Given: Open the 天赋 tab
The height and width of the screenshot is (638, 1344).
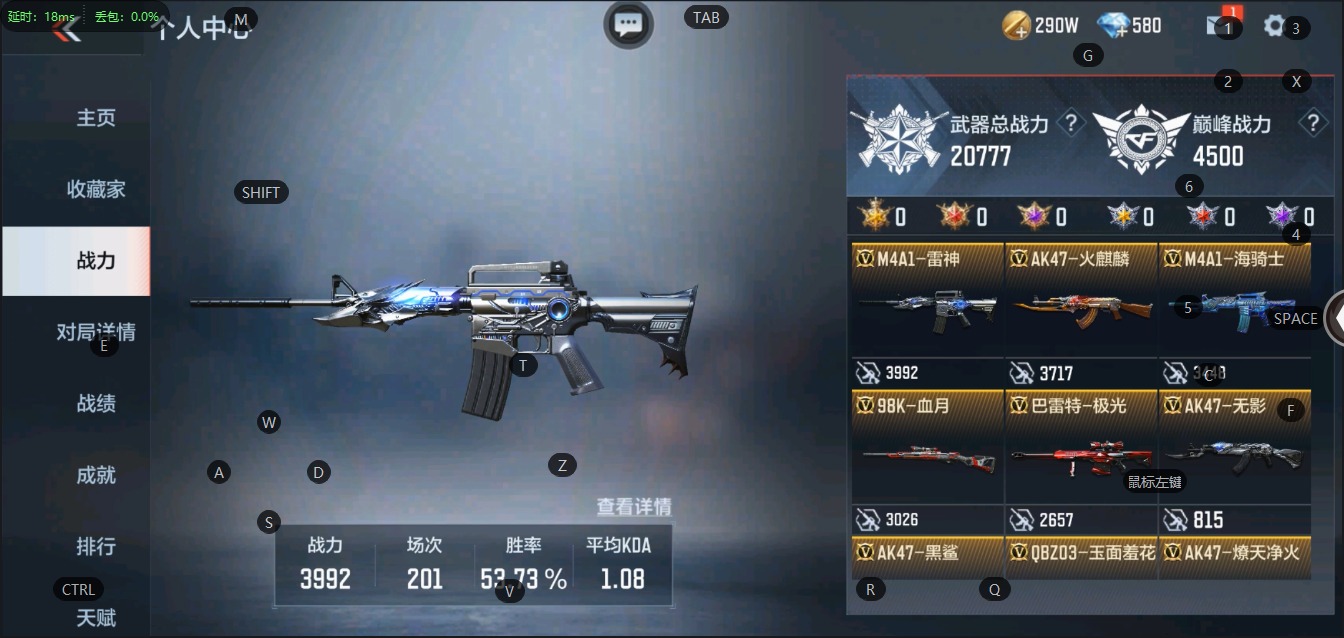Looking at the screenshot, I should click(x=96, y=617).
